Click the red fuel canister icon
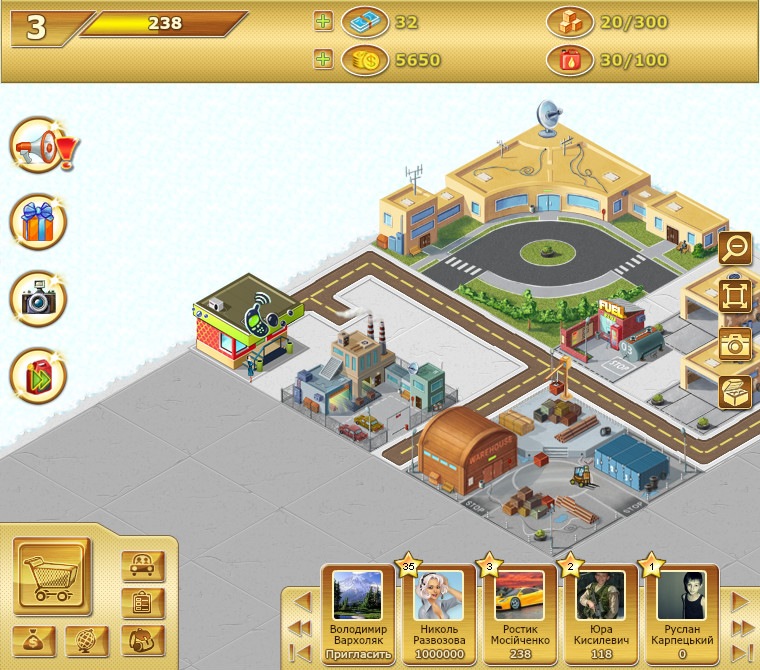This screenshot has height=670, width=760. pyautogui.click(x=39, y=375)
